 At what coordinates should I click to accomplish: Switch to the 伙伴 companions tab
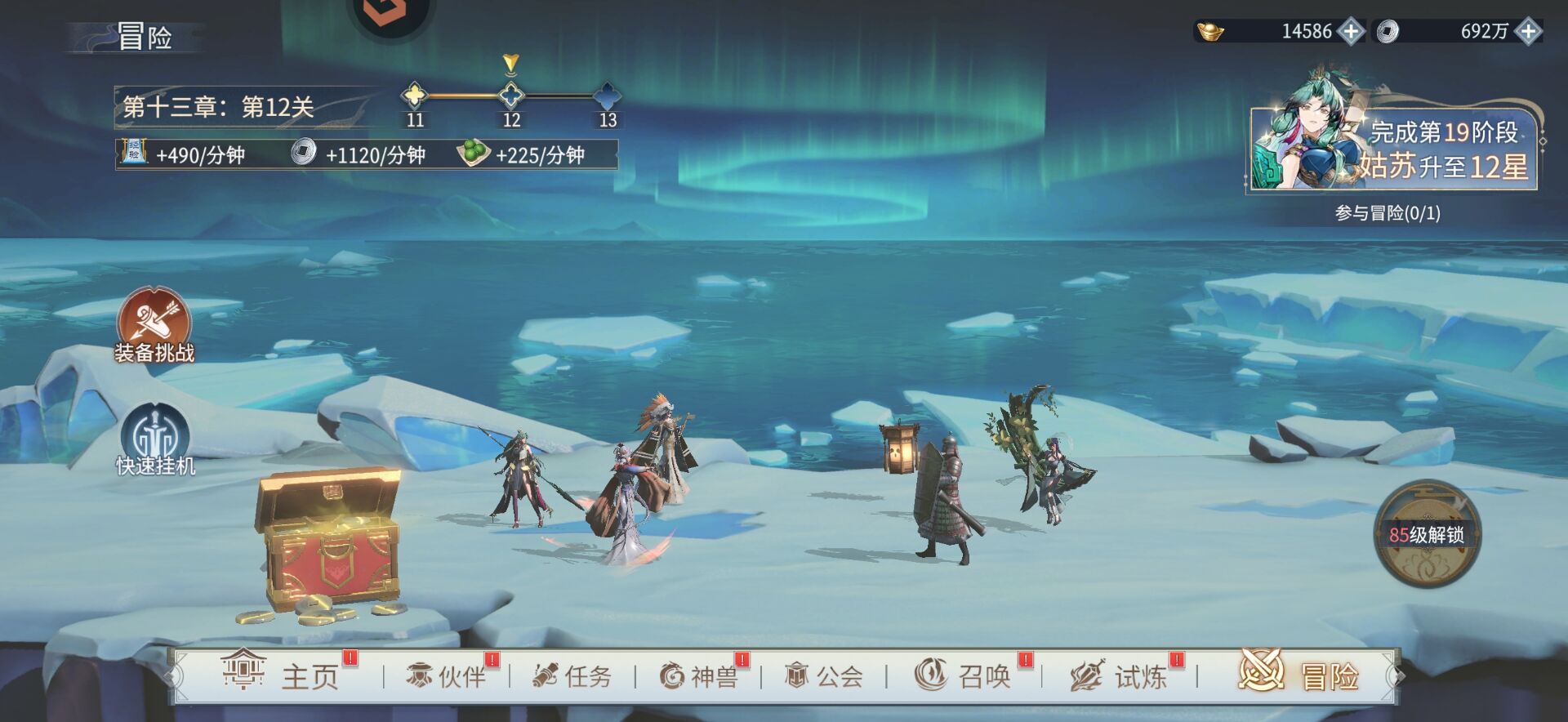click(447, 675)
